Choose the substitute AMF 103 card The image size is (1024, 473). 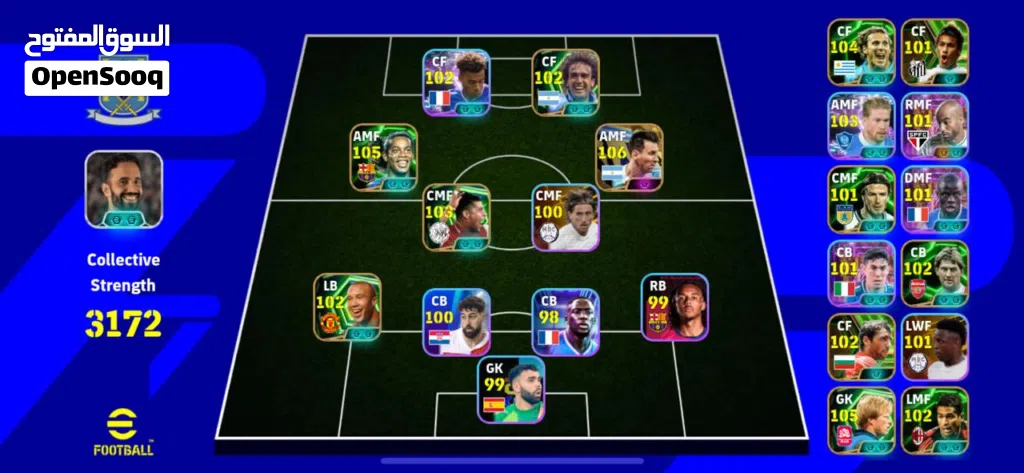tap(861, 125)
